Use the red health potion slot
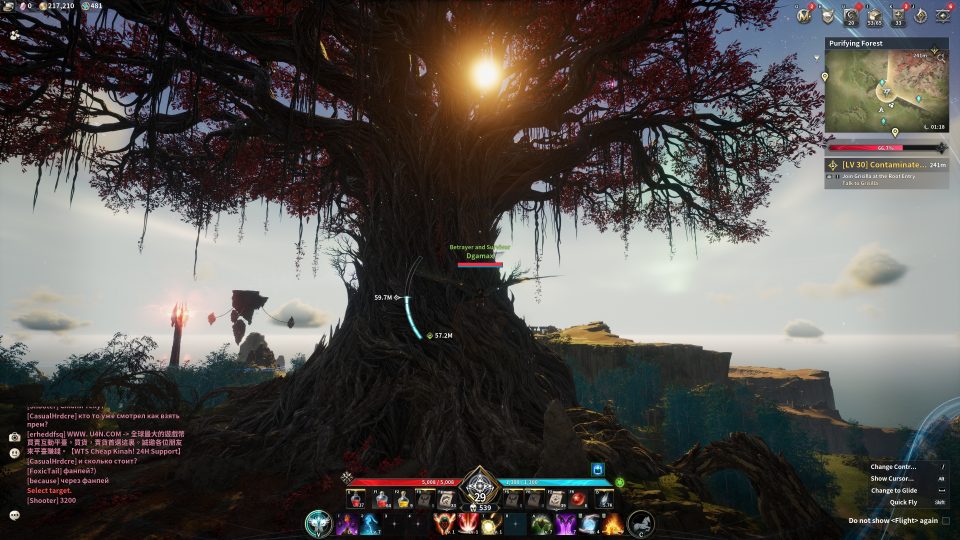Image resolution: width=960 pixels, height=540 pixels. (x=357, y=498)
